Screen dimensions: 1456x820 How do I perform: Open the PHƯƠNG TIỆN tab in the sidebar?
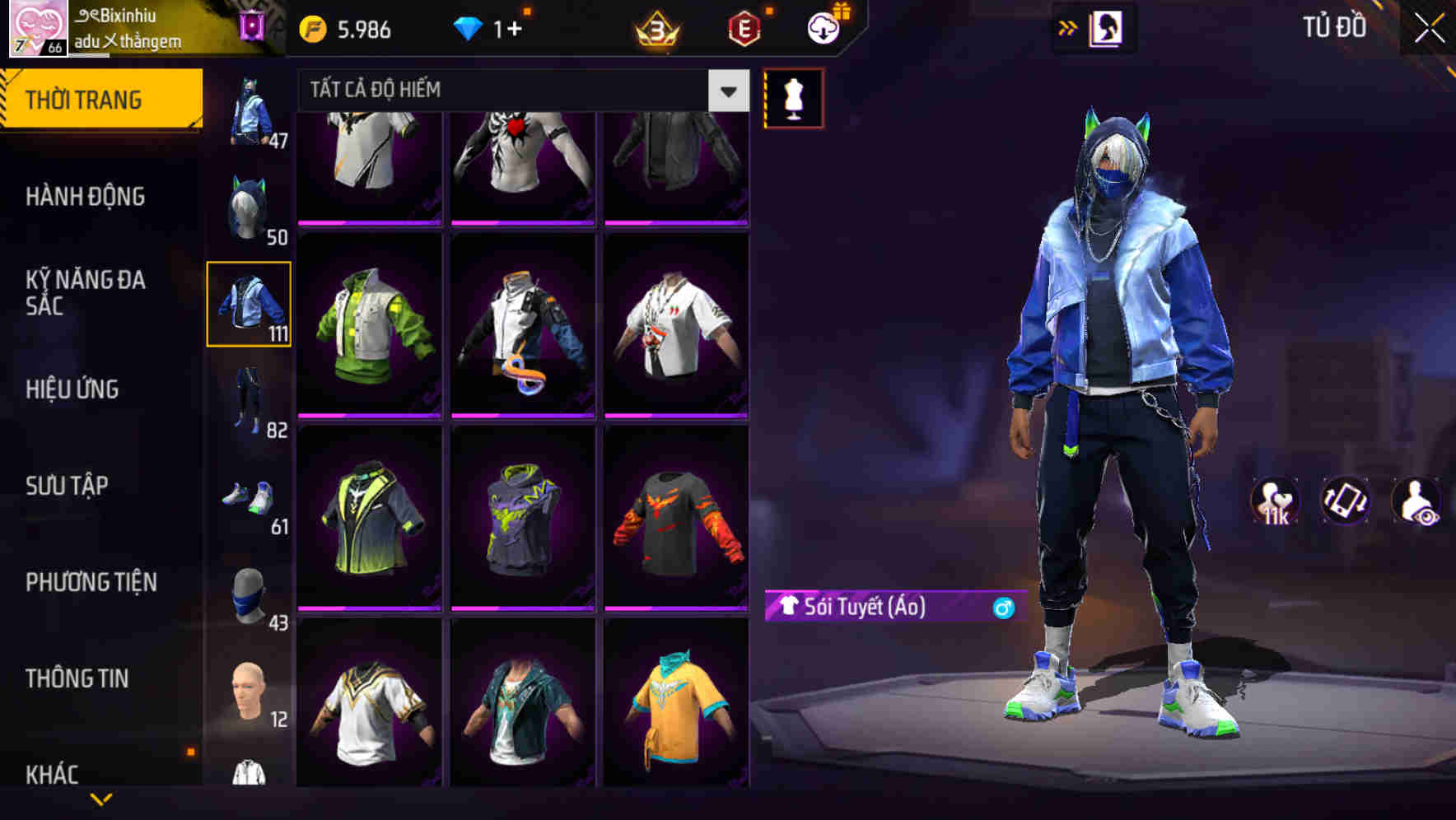point(91,581)
